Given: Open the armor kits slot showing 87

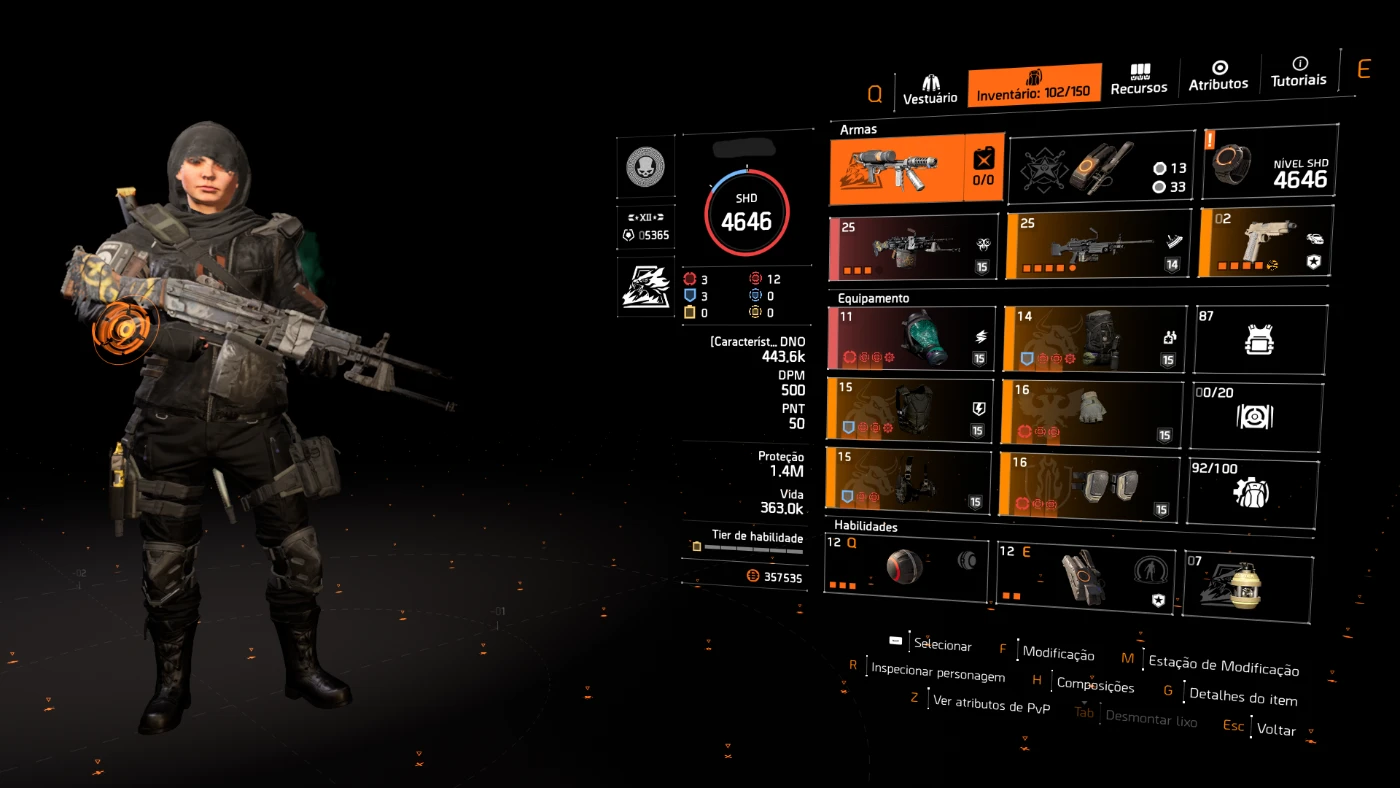Looking at the screenshot, I should (x=1260, y=338).
